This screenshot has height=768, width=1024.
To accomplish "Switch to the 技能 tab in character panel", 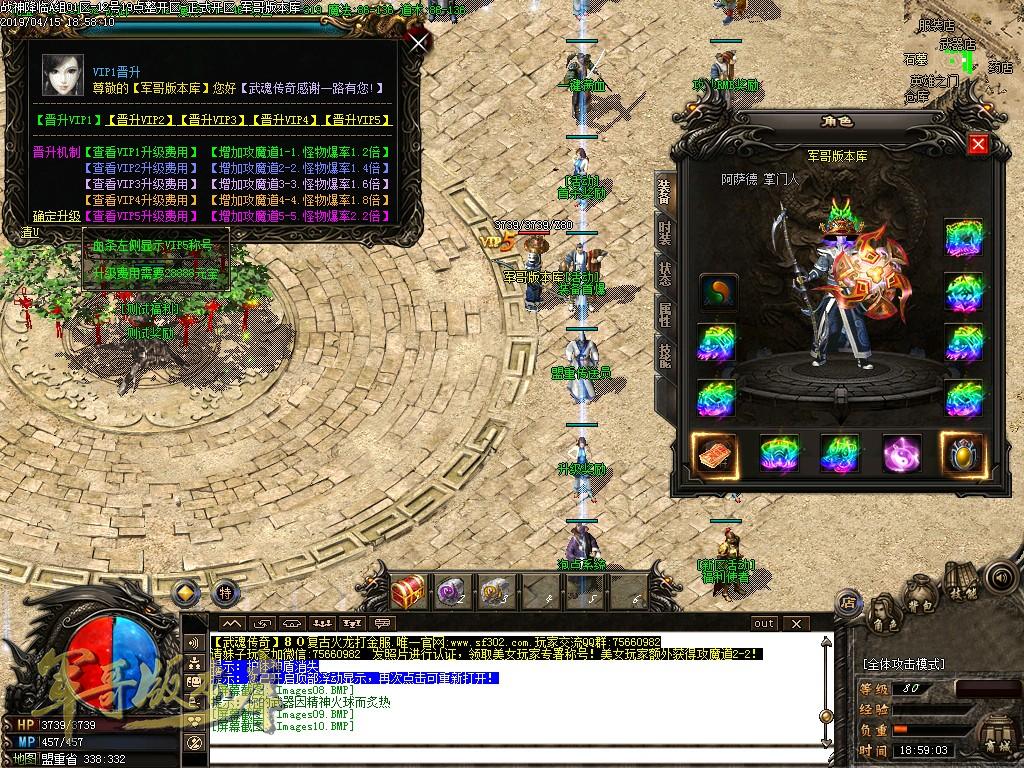I will [x=664, y=356].
